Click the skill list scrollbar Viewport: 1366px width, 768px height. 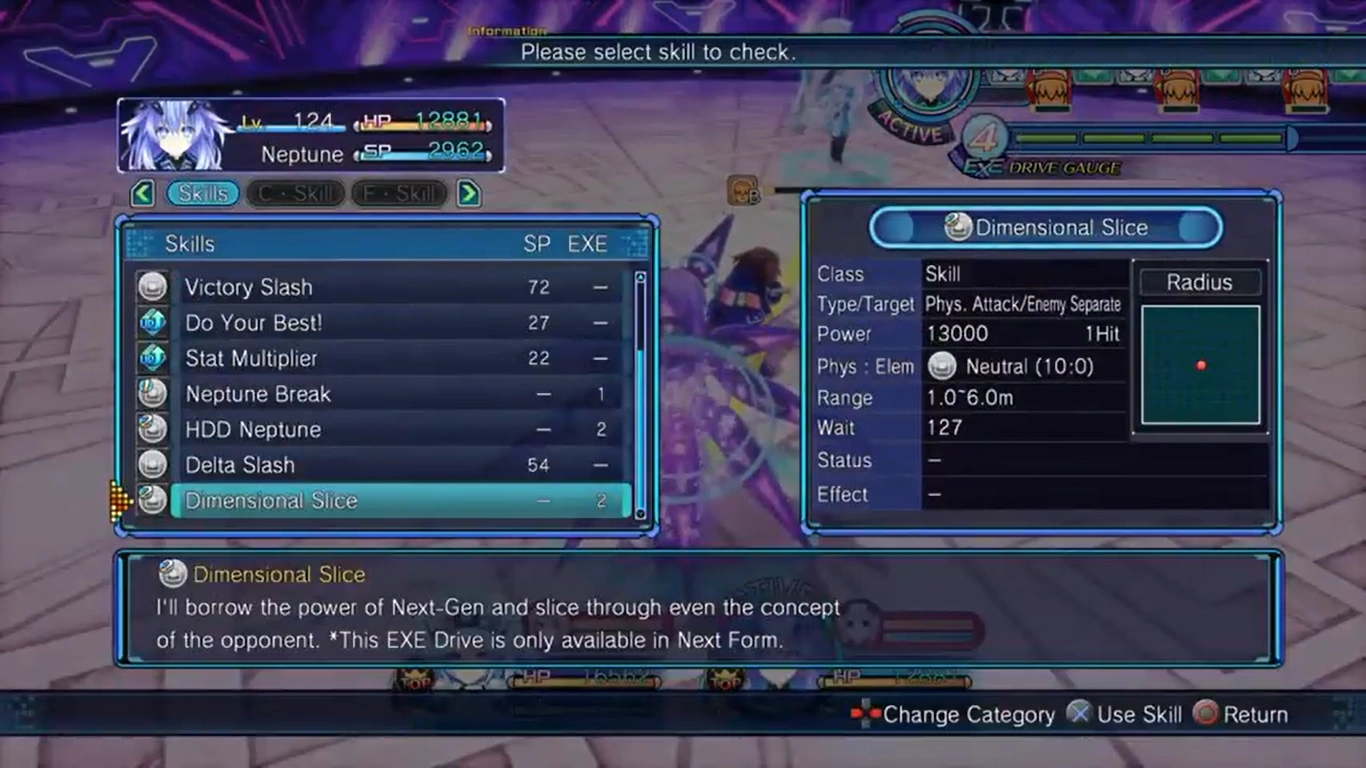[640, 395]
